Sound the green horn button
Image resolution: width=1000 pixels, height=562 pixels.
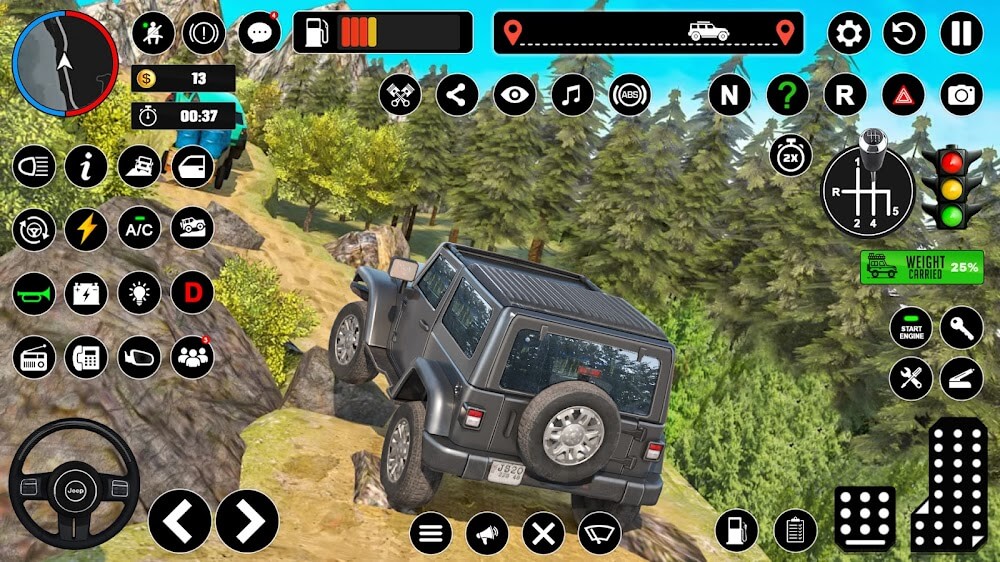coord(34,293)
